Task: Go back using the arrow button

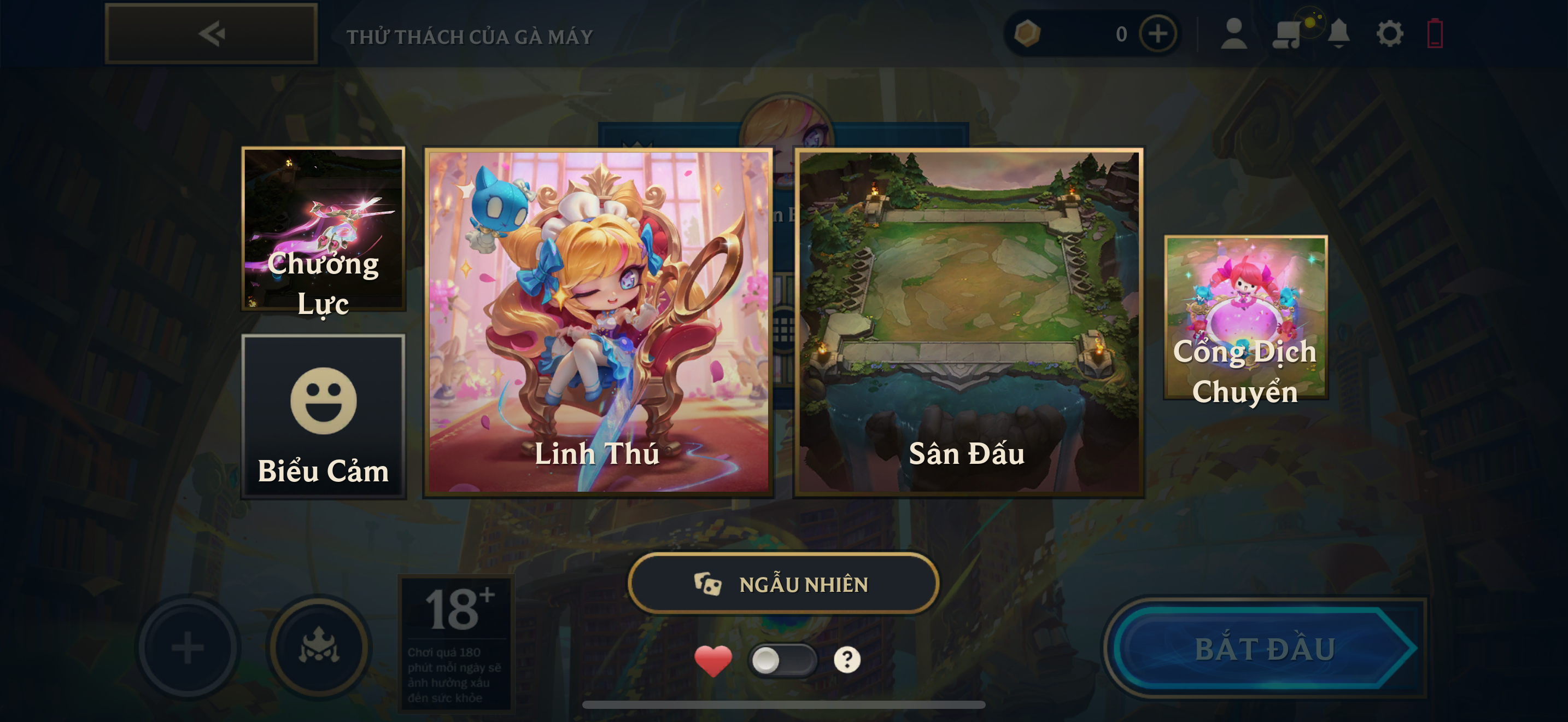Action: coord(210,33)
